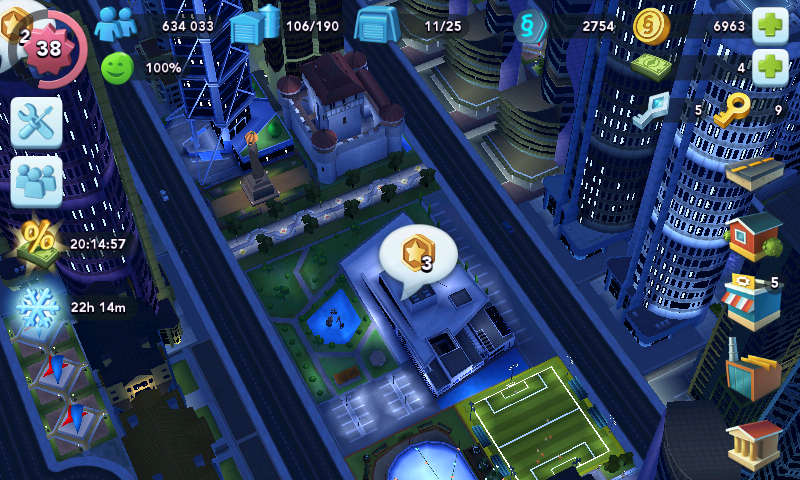Add SimCash with the lower green plus
The height and width of the screenshot is (480, 800).
tap(769, 68)
